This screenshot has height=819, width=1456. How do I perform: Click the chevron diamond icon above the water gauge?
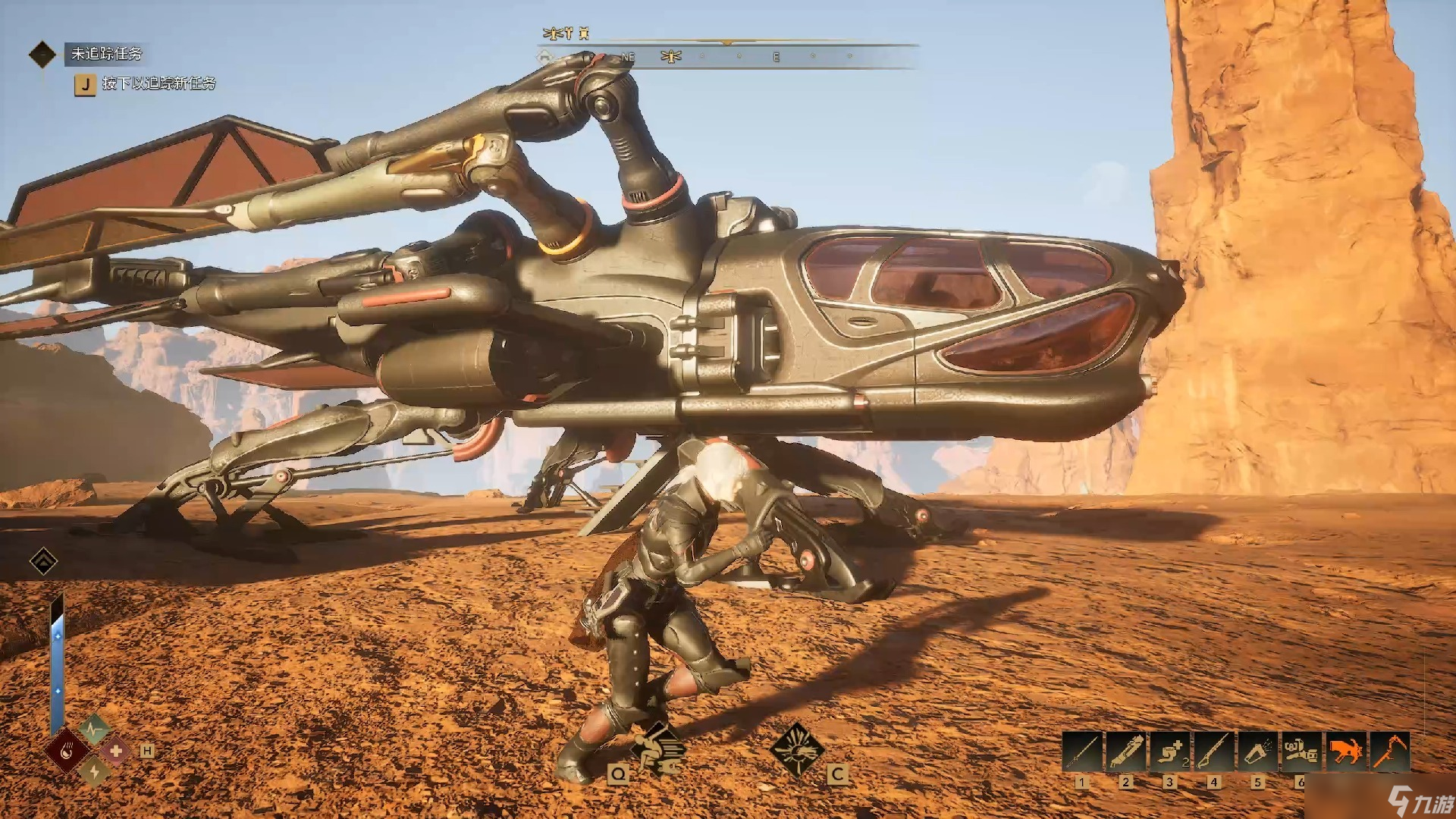pyautogui.click(x=43, y=562)
